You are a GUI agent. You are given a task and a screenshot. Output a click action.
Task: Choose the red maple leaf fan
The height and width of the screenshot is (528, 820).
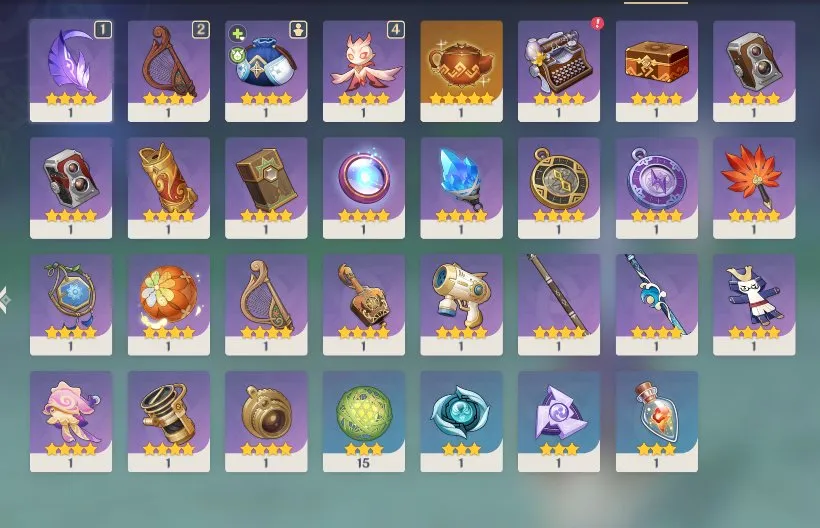tap(754, 182)
